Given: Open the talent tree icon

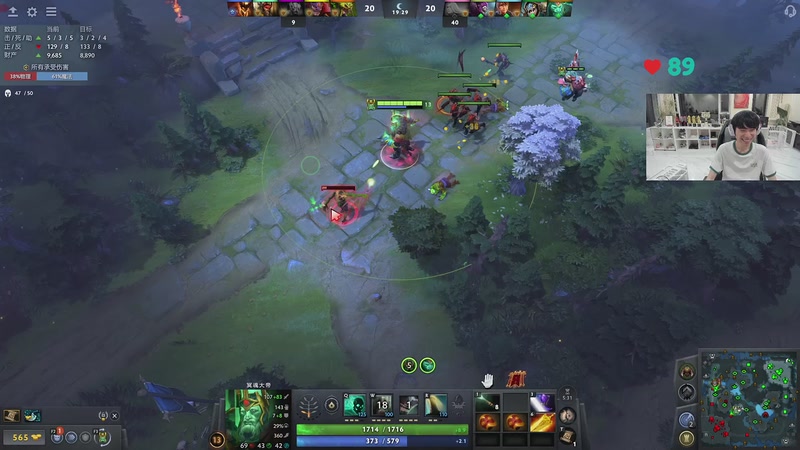Looking at the screenshot, I should pos(309,406).
